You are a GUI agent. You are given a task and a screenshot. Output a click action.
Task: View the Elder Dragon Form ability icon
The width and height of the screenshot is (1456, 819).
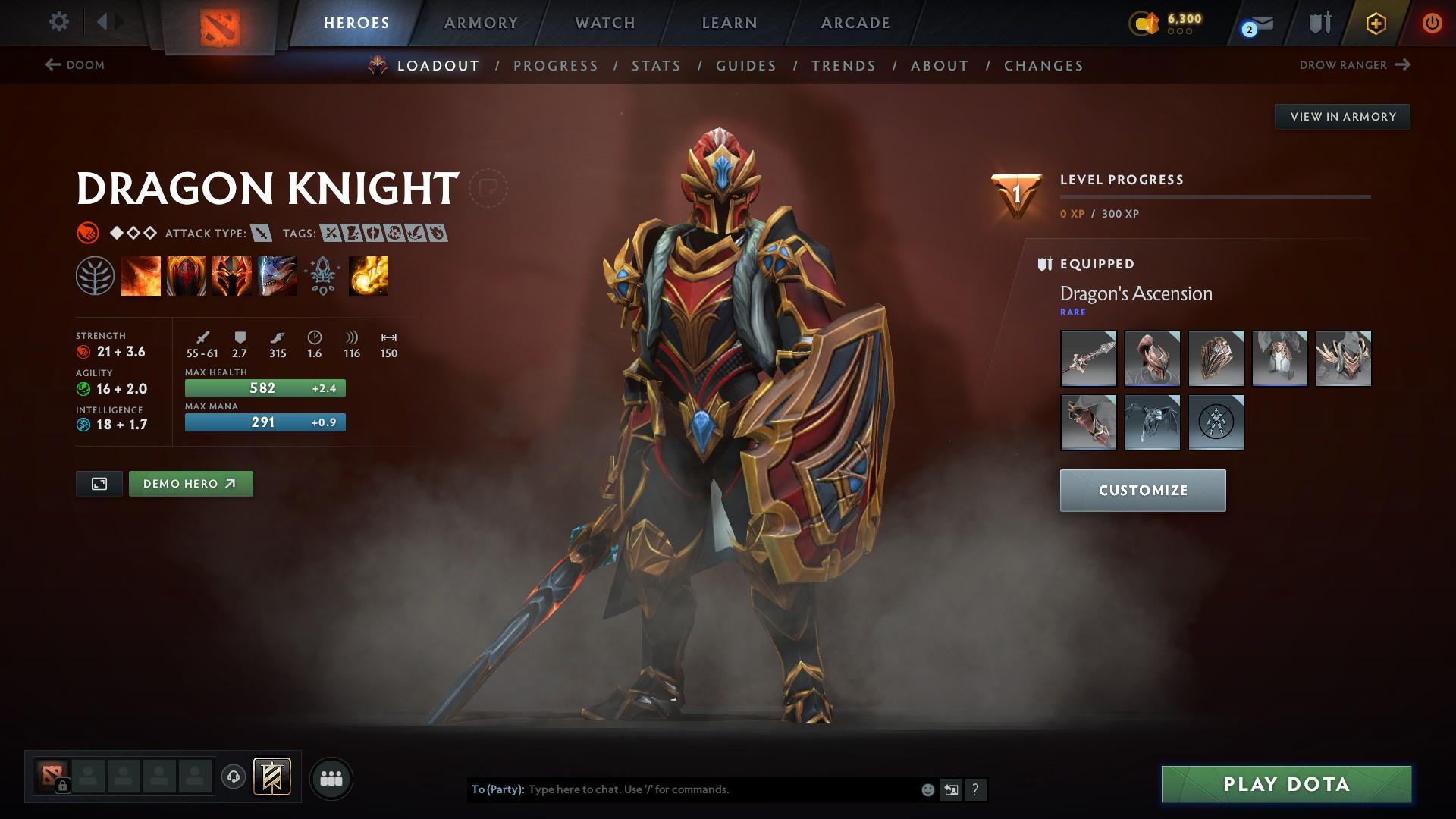tap(276, 275)
